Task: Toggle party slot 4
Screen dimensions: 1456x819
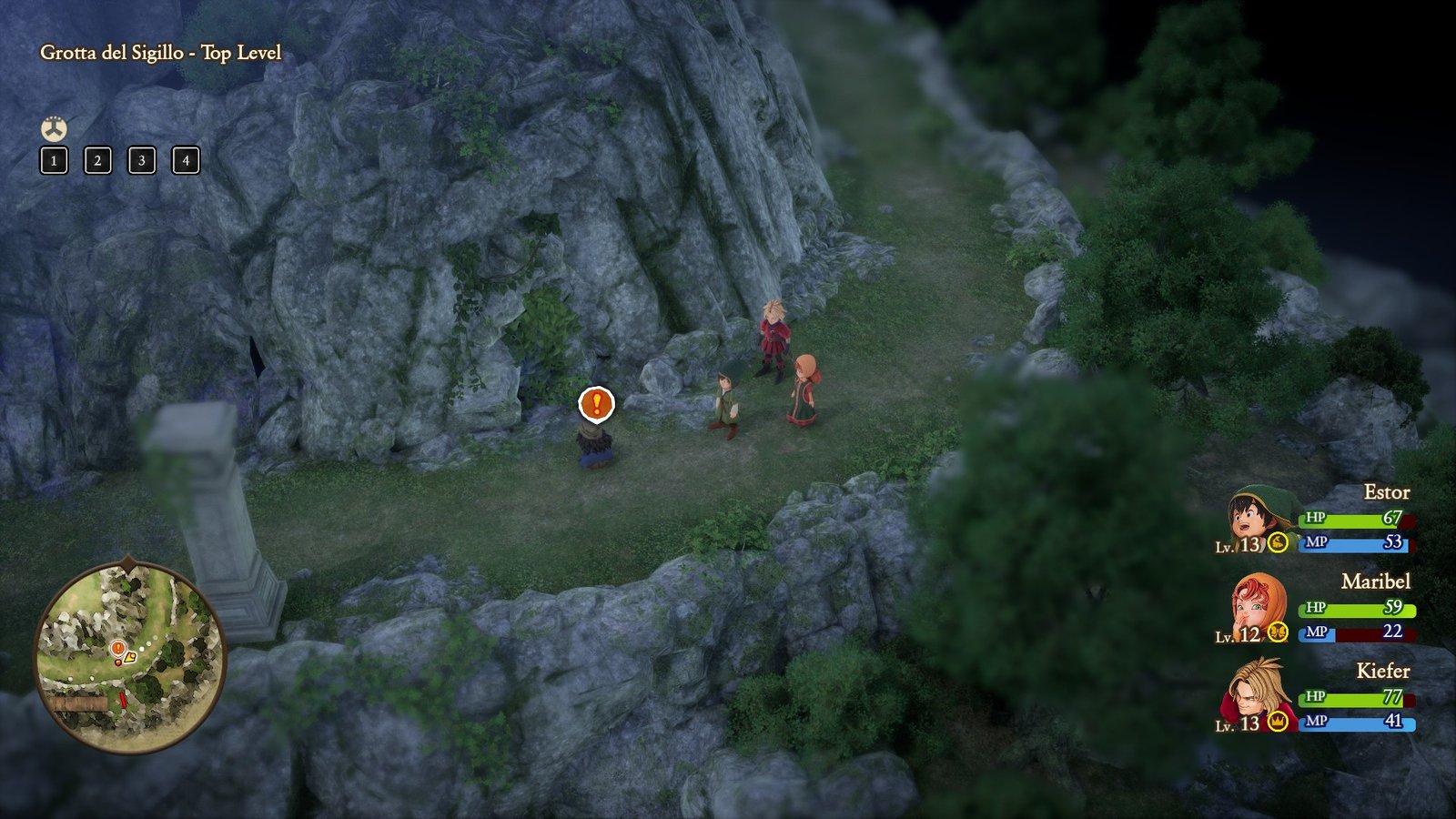Action: click(186, 162)
